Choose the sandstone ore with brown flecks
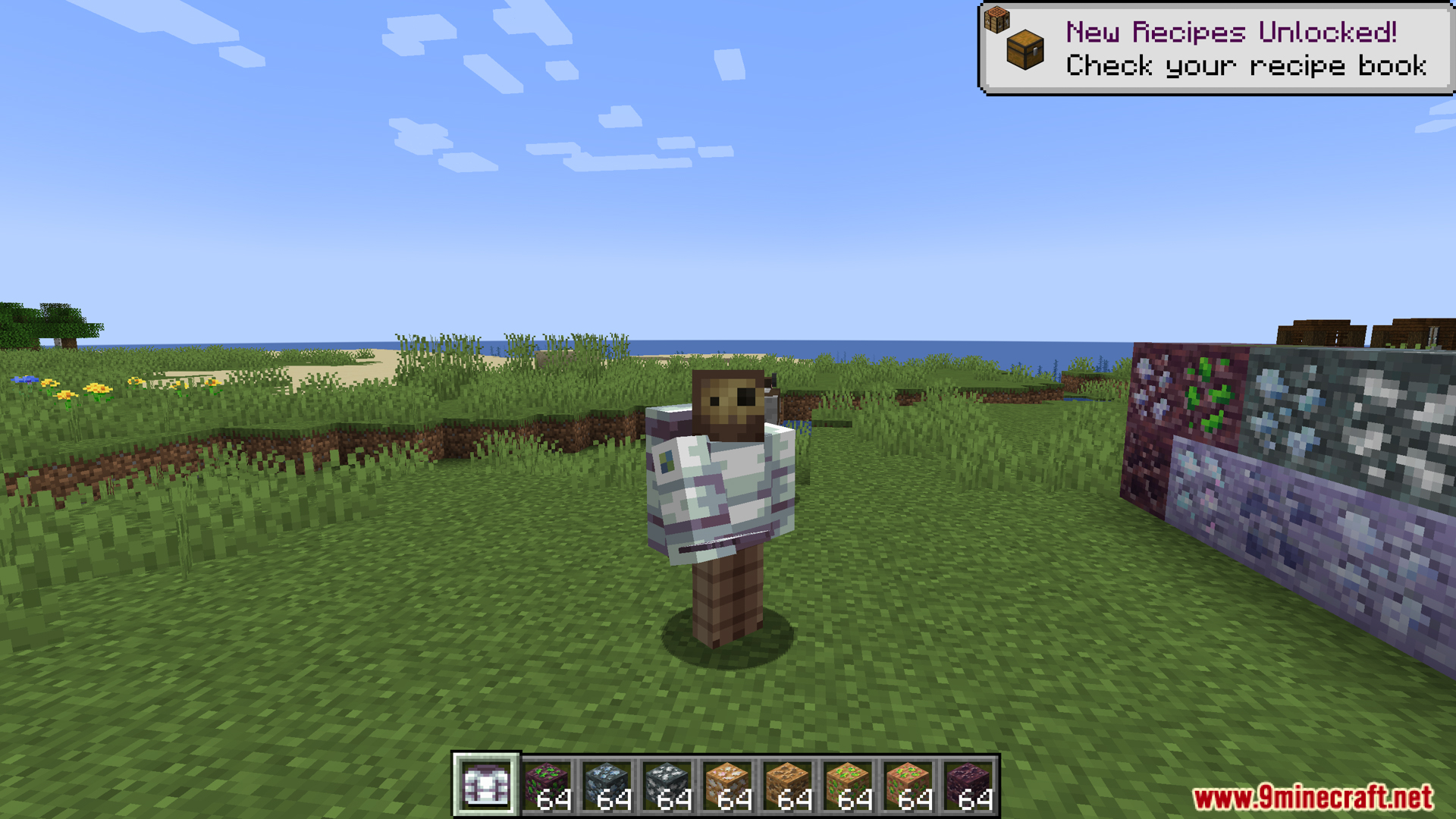1456x819 pixels. click(788, 786)
